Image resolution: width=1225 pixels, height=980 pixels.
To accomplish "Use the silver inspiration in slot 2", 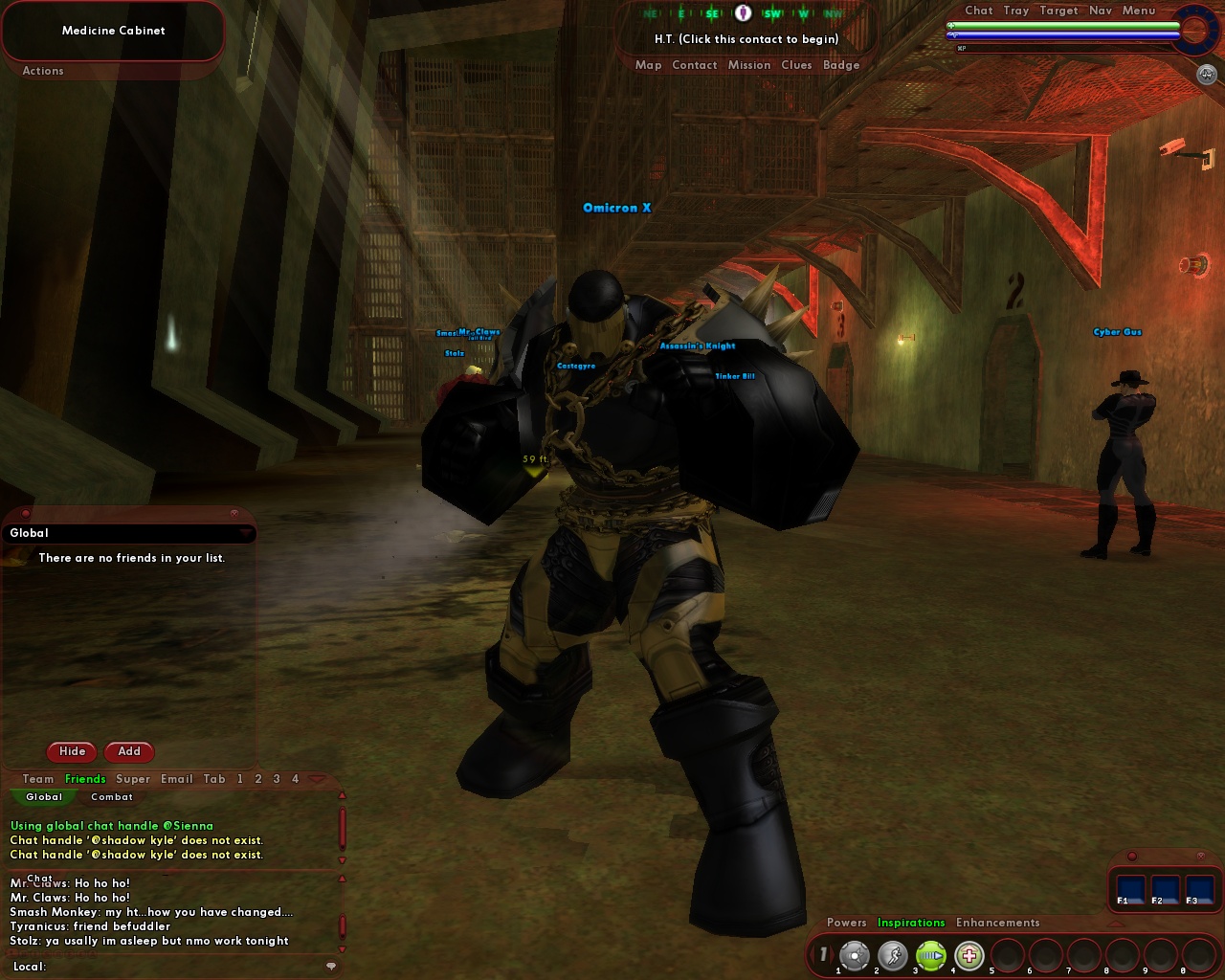I will tap(893, 954).
